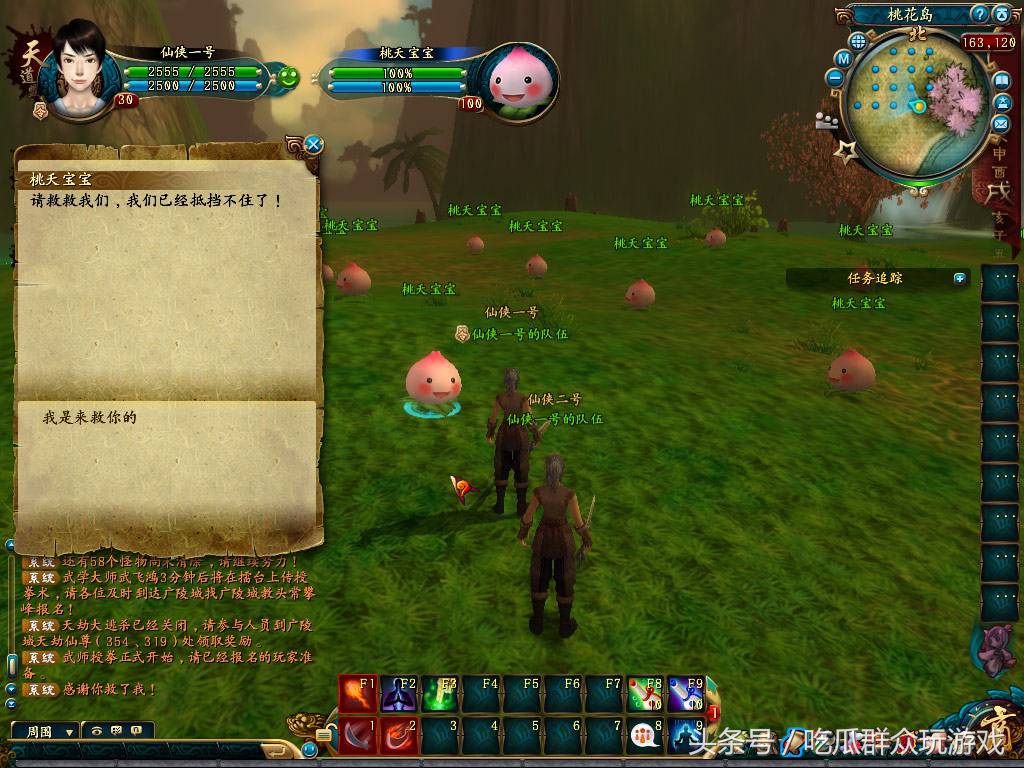Expand the 任务追踪 quest tracker
Viewport: 1024px width, 768px height.
coord(960,278)
